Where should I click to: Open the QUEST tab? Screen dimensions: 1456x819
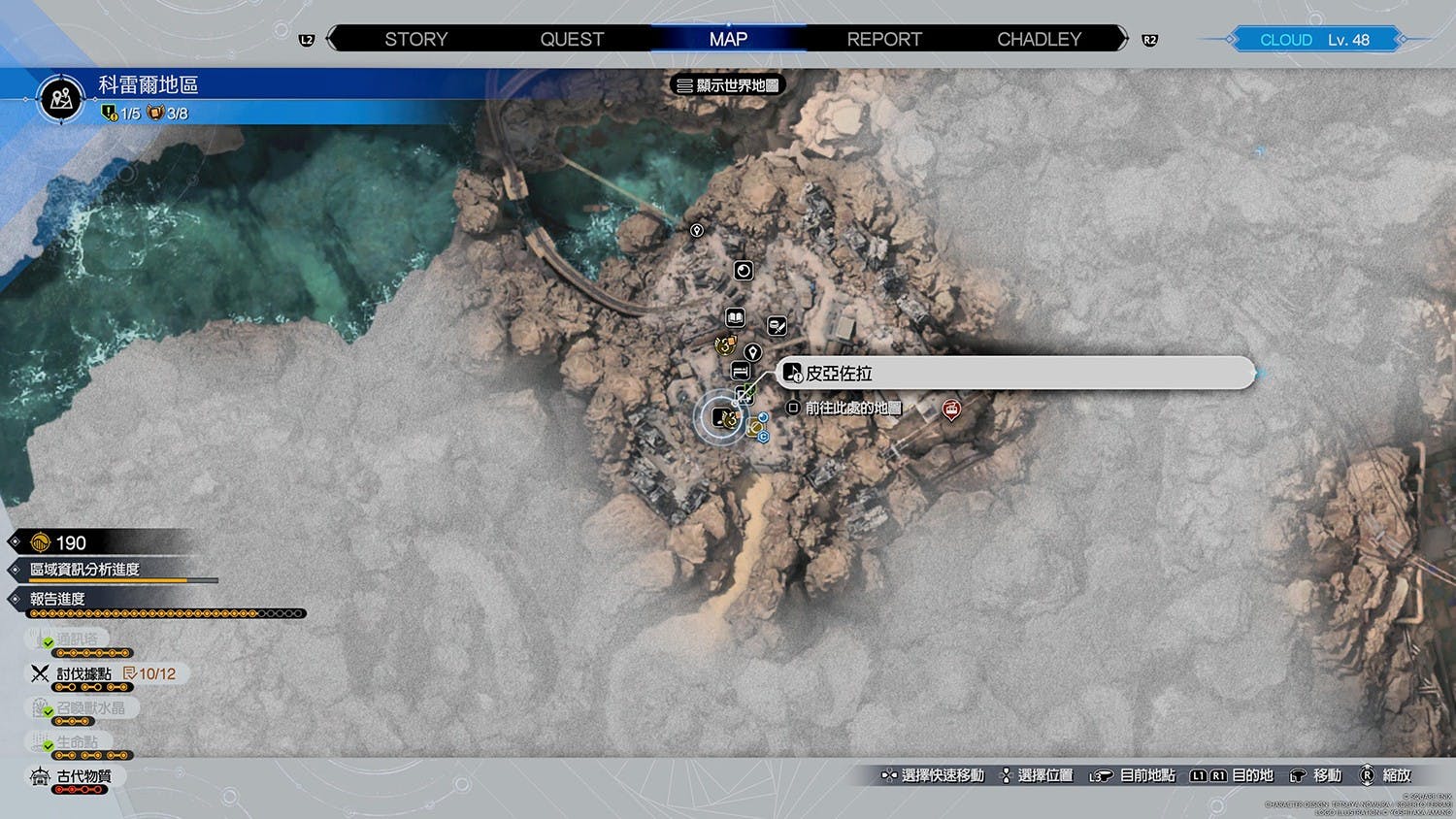[572, 40]
